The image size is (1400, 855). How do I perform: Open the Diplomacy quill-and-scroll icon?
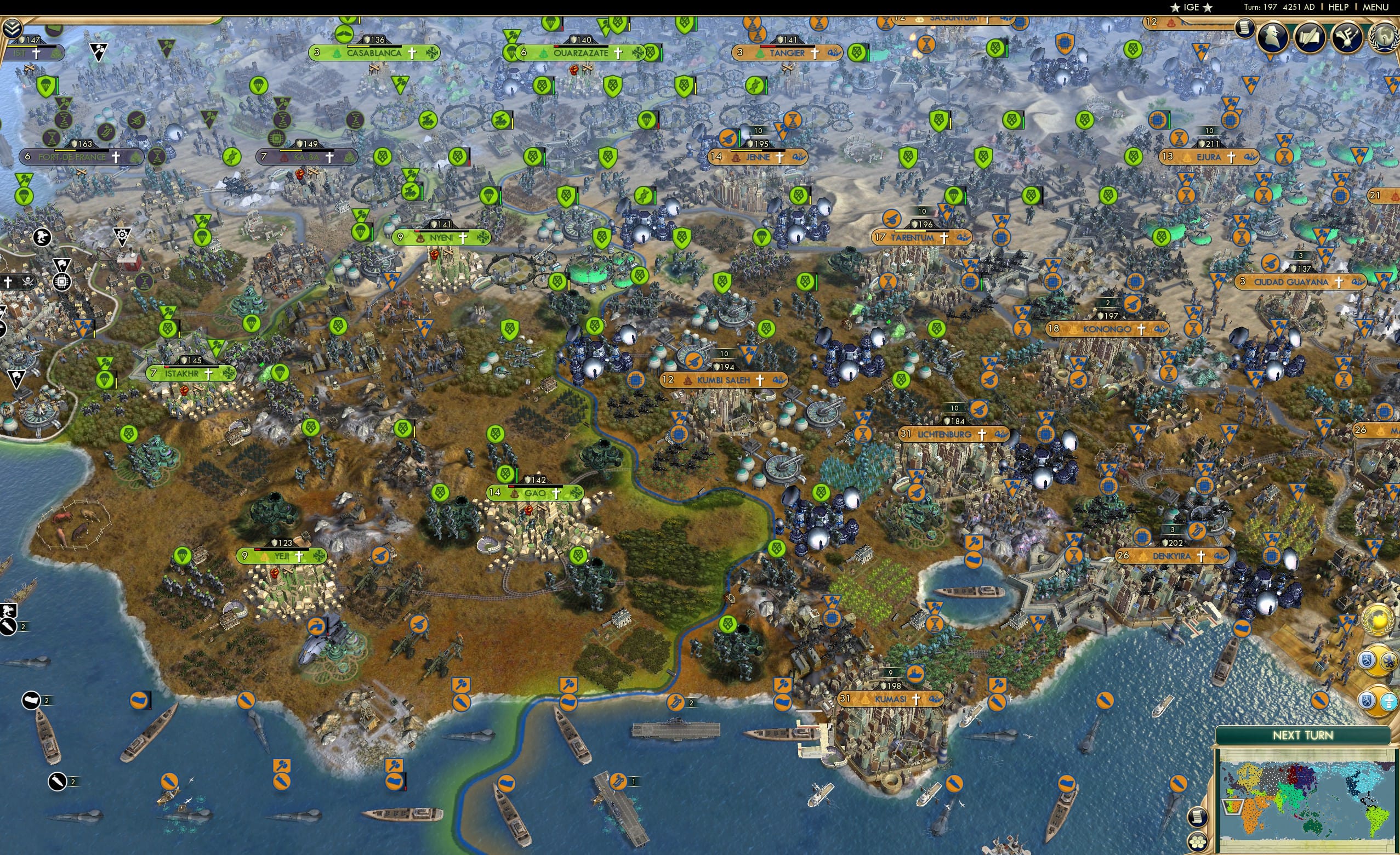click(x=1310, y=37)
